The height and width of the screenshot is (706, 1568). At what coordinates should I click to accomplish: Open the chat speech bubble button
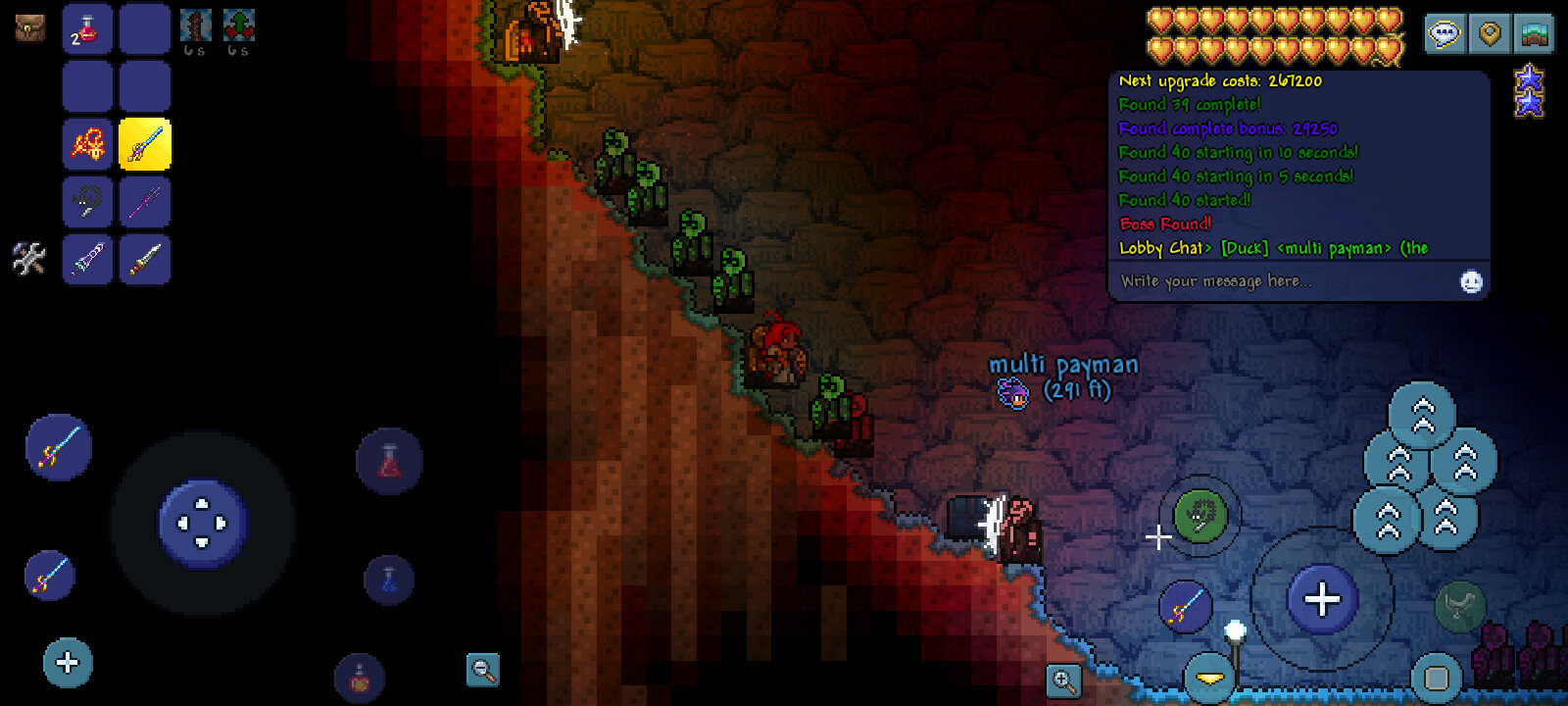[x=1445, y=34]
